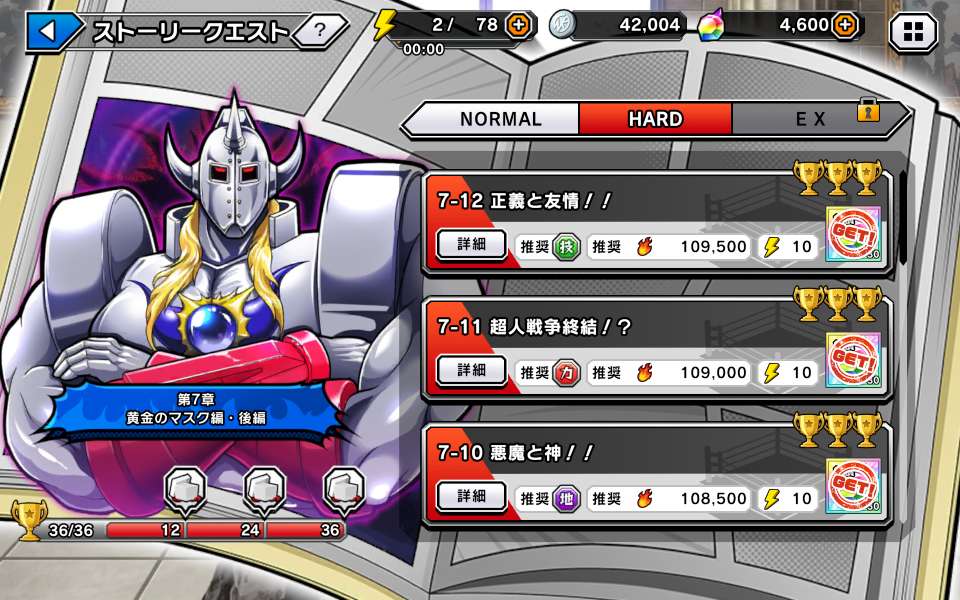Open details for quest 7-11
960x600 pixels.
[x=472, y=371]
